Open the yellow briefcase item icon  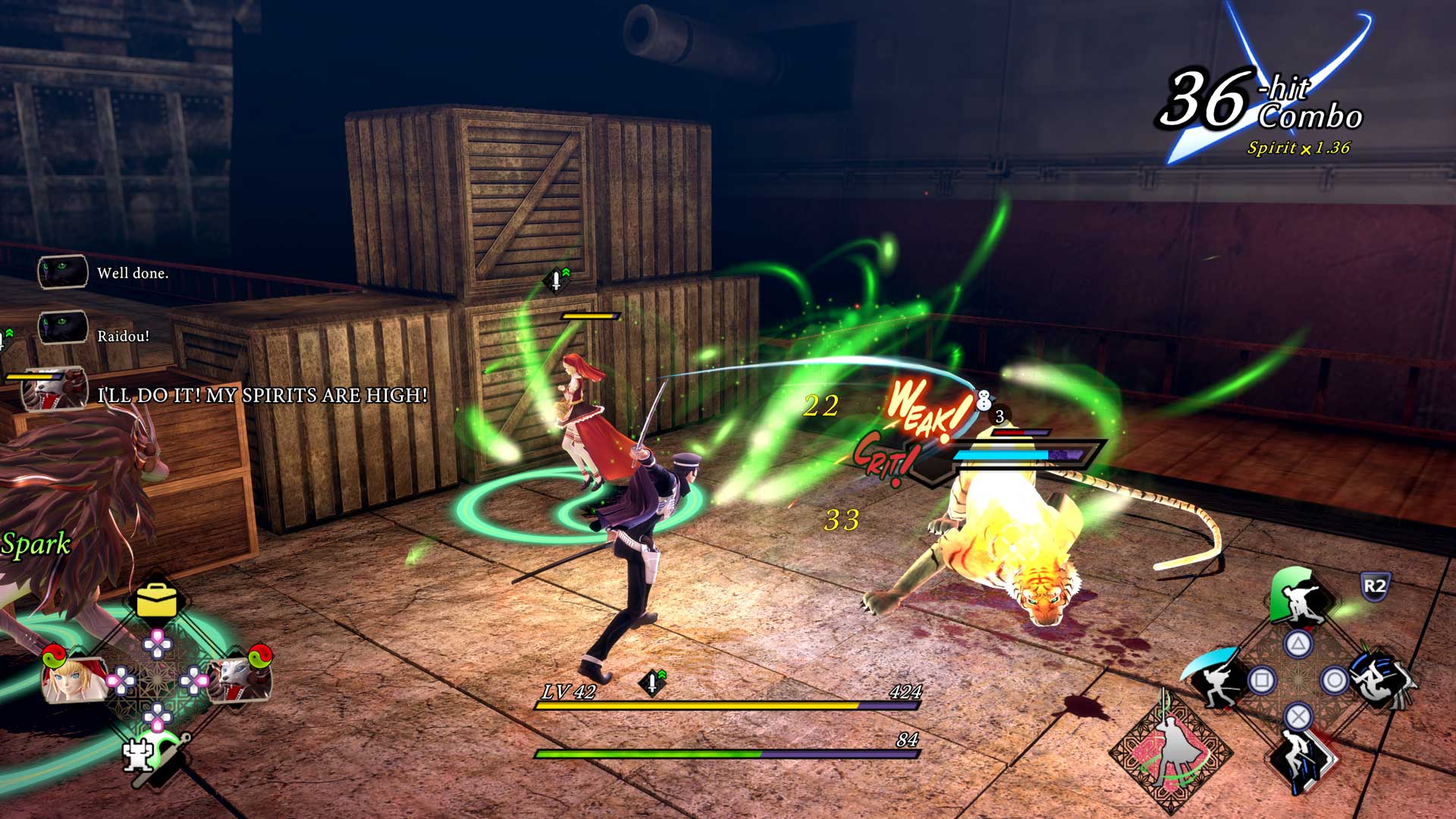pos(157,601)
